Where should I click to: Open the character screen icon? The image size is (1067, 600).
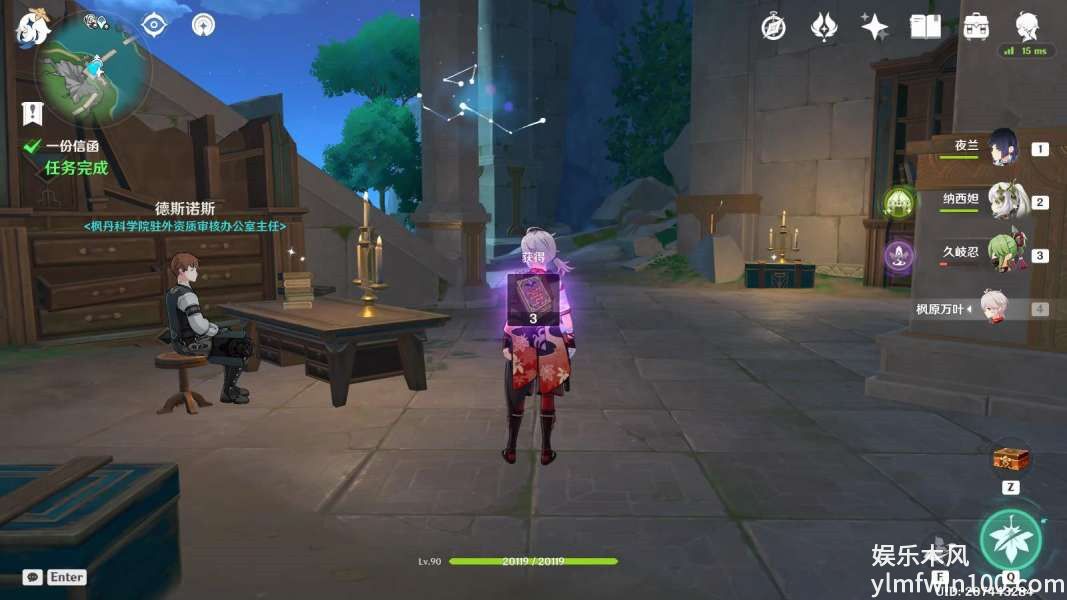click(x=1027, y=26)
